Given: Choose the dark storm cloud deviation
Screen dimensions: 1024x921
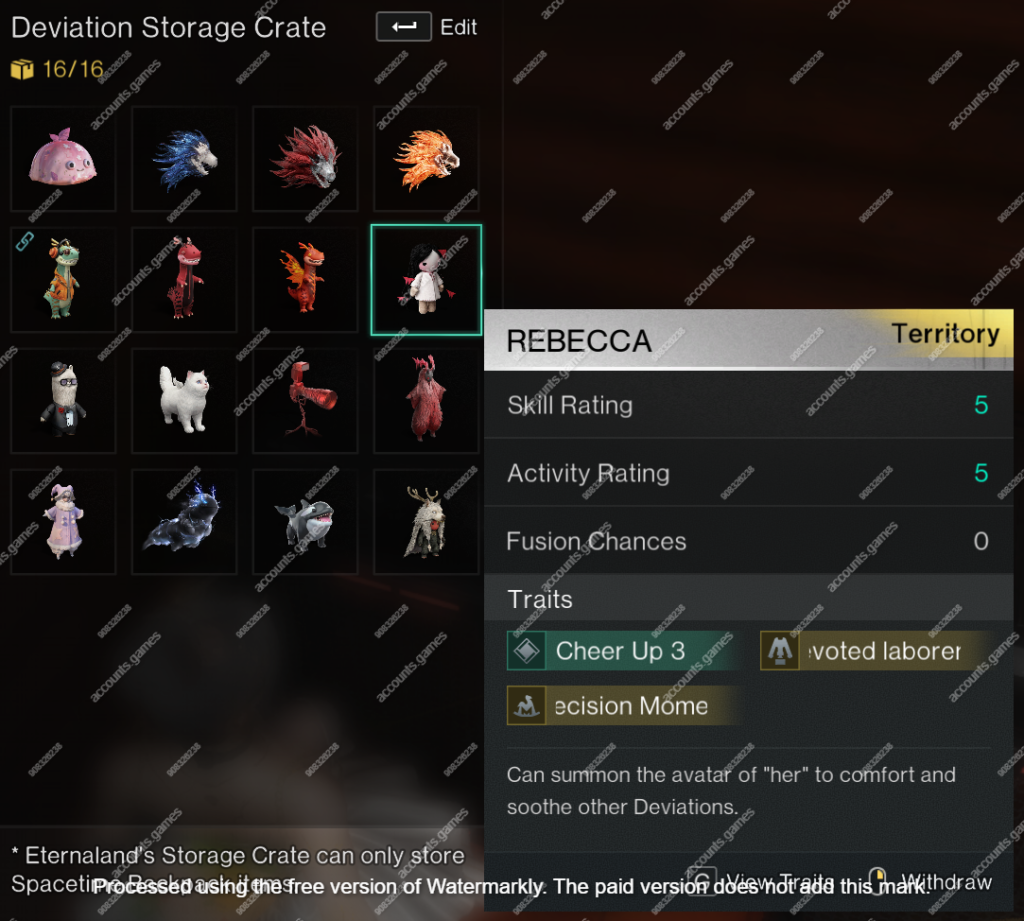Looking at the screenshot, I should coord(184,522).
